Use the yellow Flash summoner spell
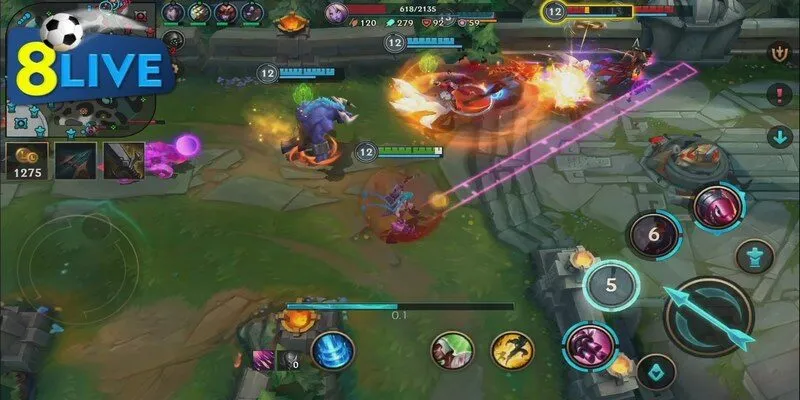The image size is (800, 400). tap(511, 350)
